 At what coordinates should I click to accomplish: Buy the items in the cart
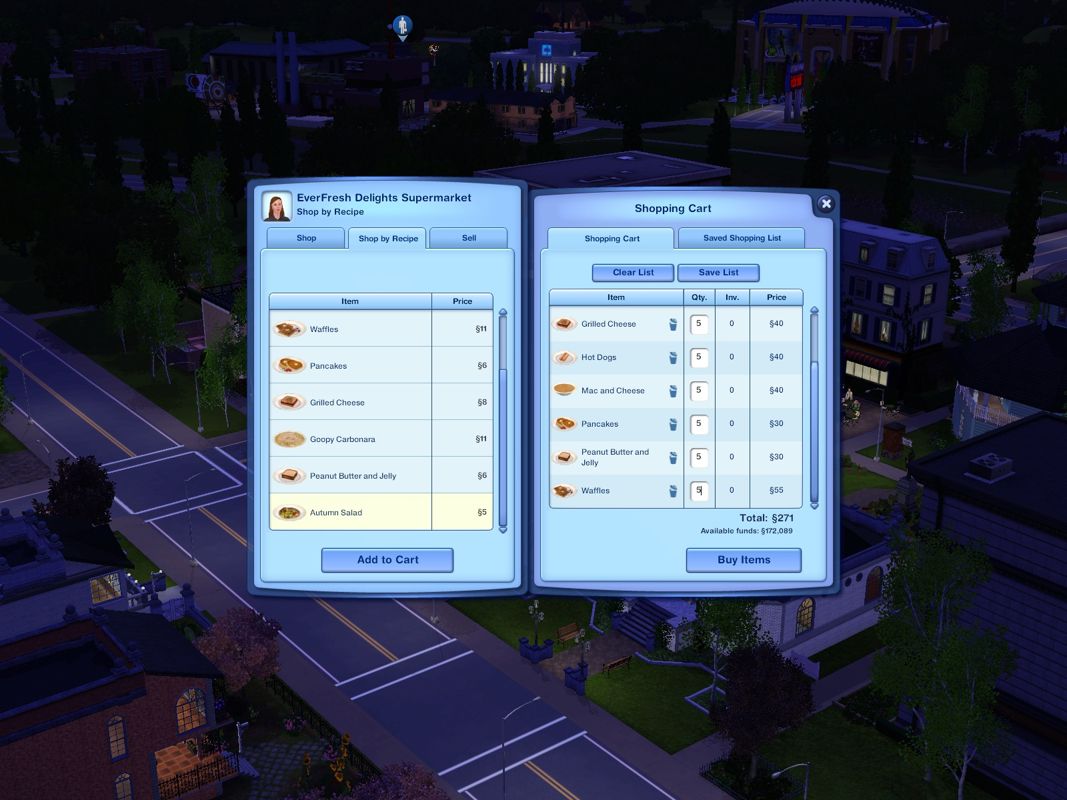[743, 560]
